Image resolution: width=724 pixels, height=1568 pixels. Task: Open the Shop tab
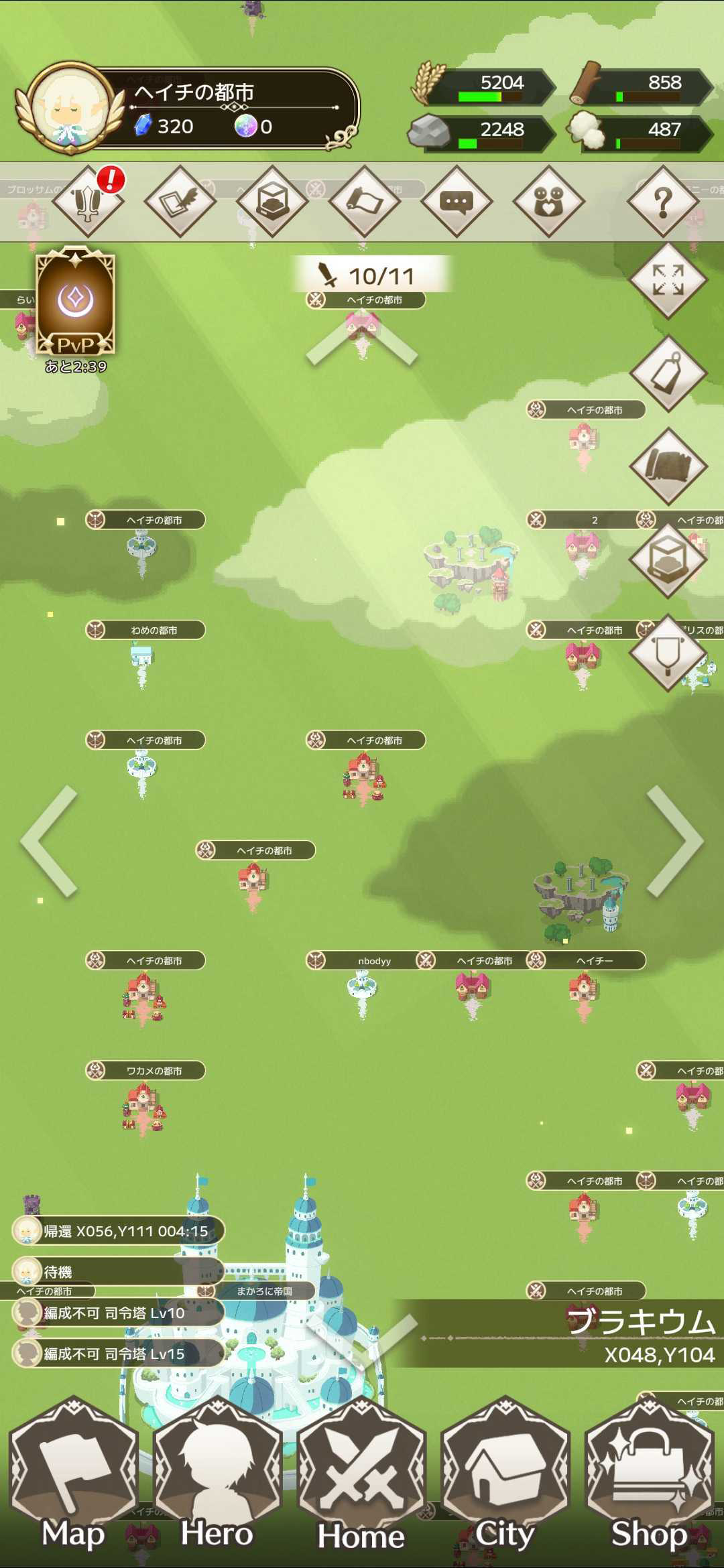pos(649,1481)
